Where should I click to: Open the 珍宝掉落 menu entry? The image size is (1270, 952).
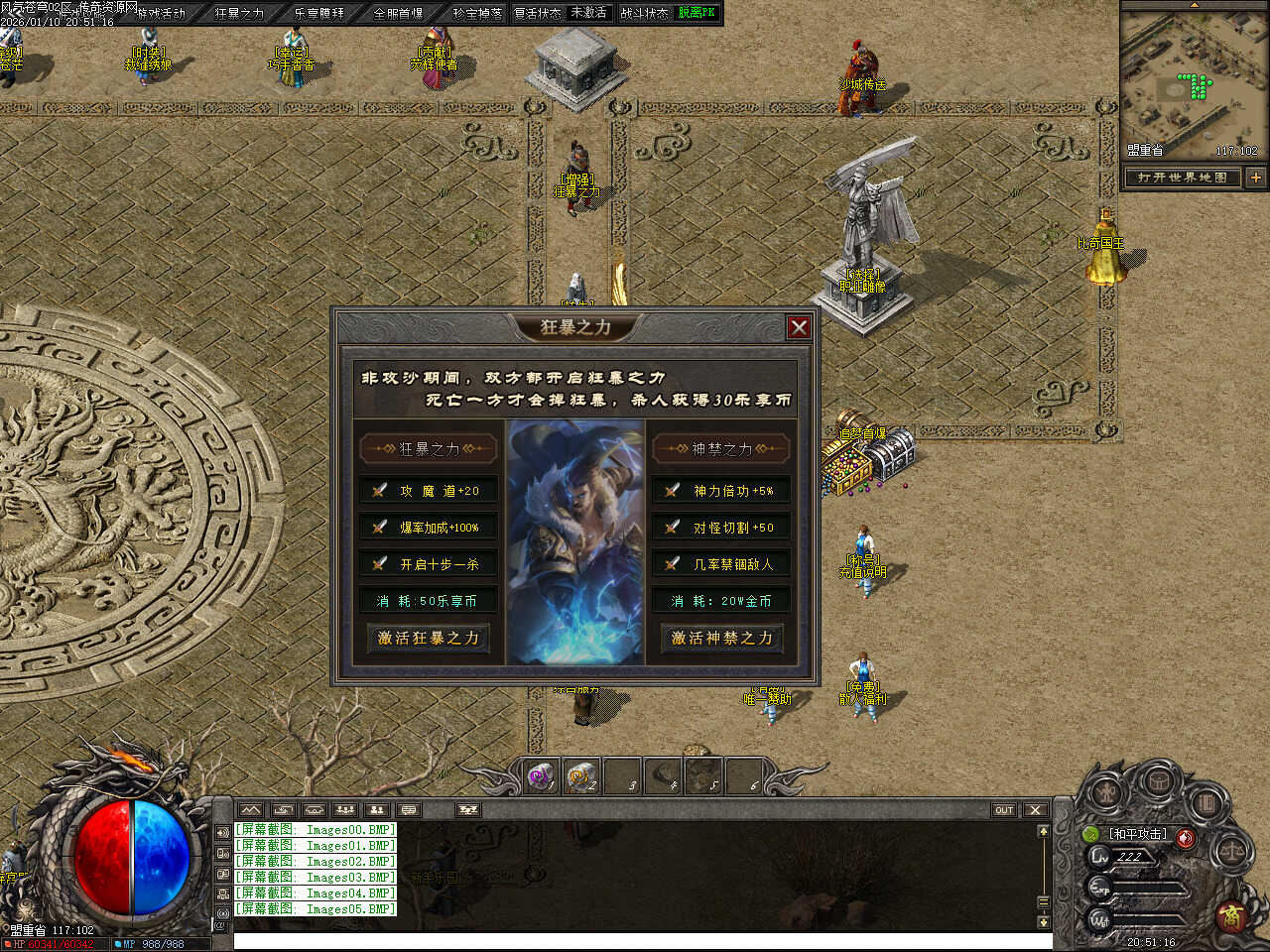[477, 13]
